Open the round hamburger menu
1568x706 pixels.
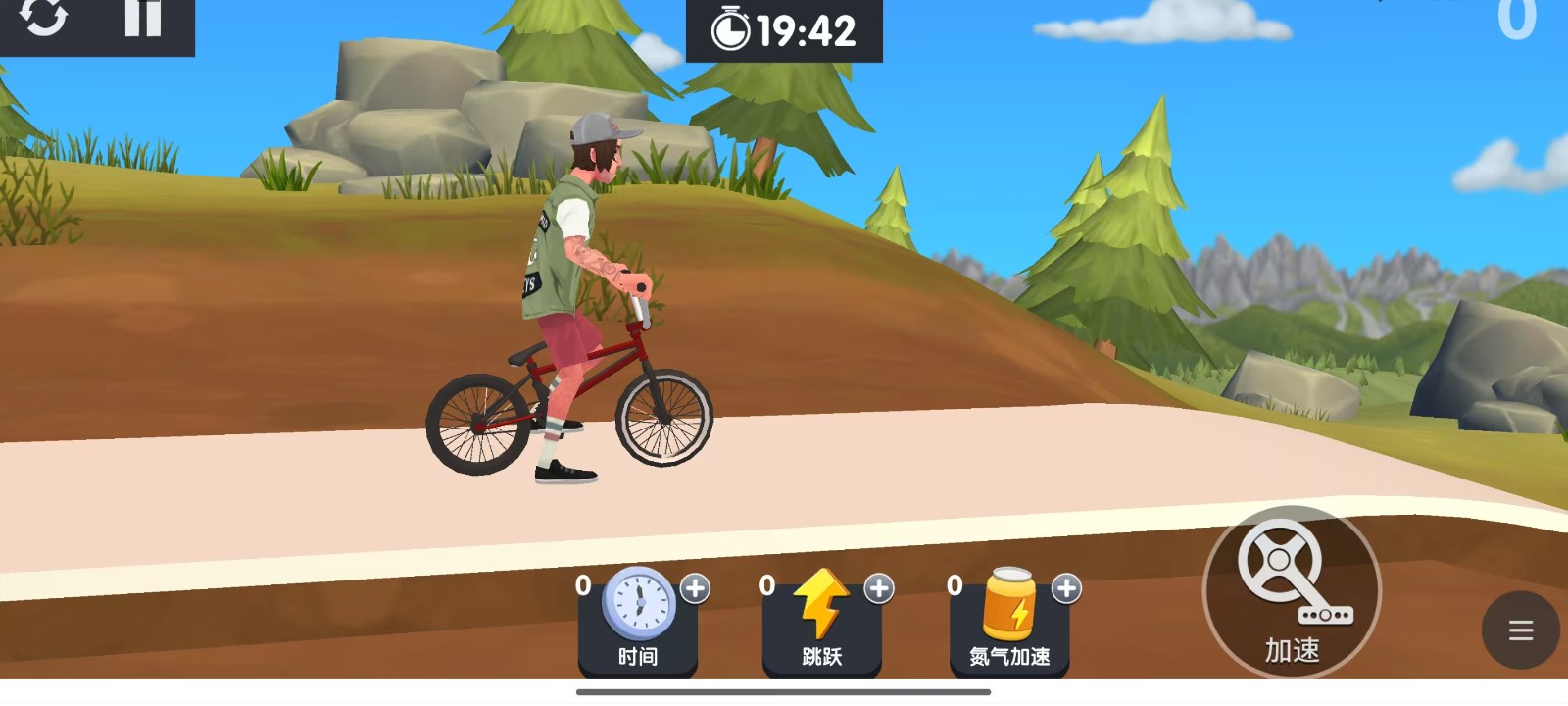(1520, 630)
